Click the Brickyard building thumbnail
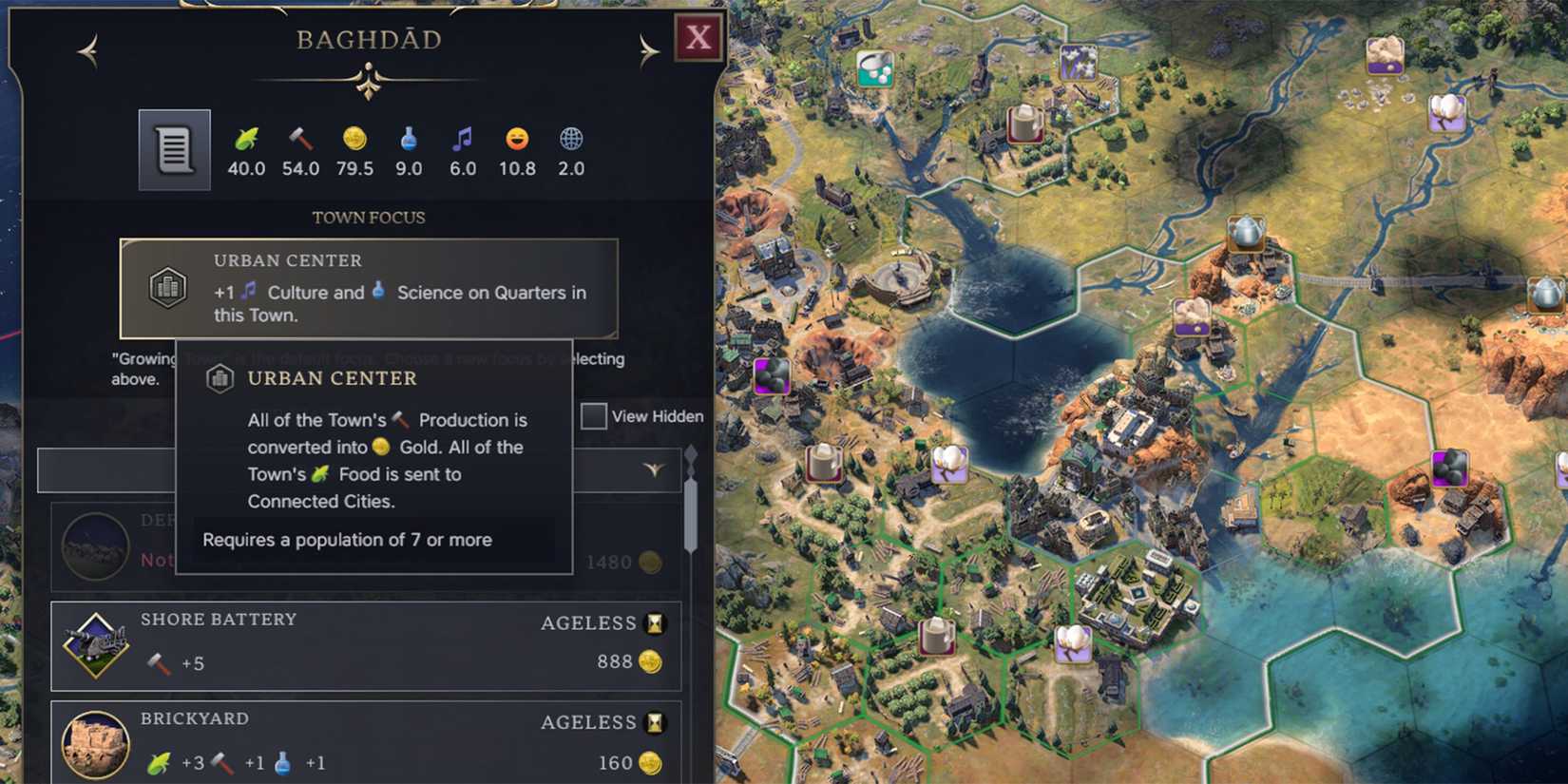 (x=94, y=744)
